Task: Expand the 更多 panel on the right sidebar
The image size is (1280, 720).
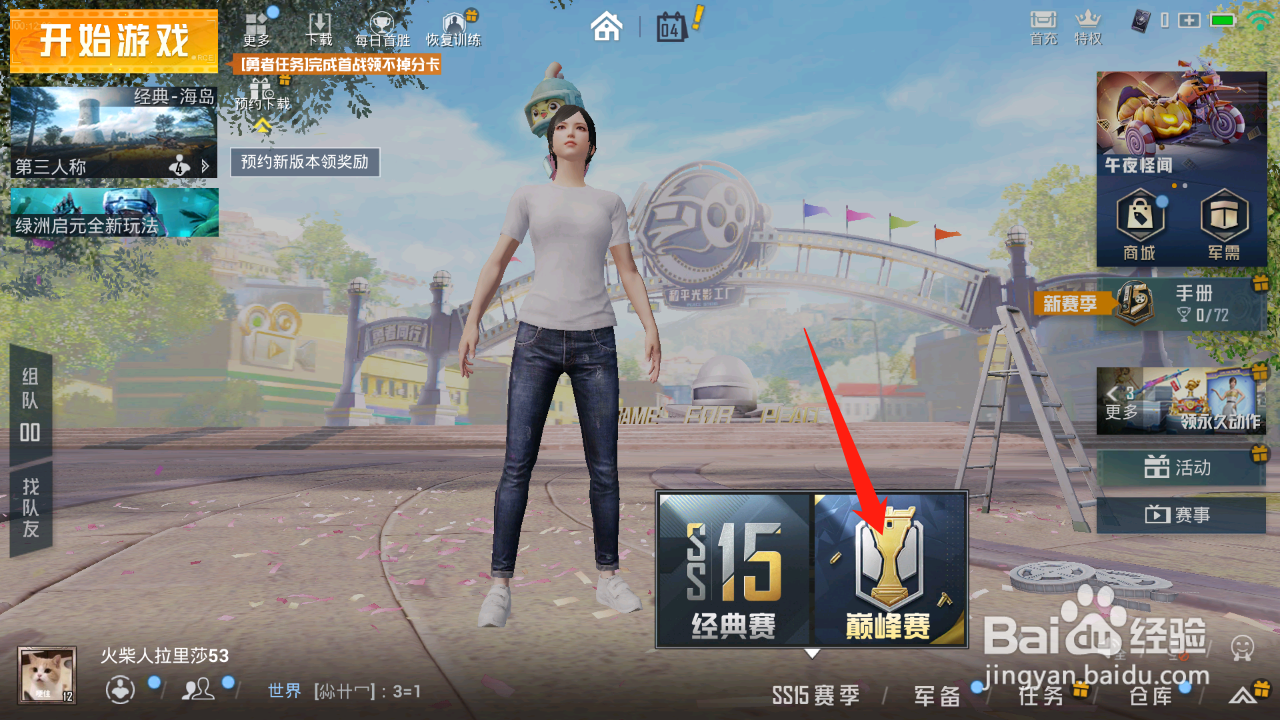Action: point(1122,402)
